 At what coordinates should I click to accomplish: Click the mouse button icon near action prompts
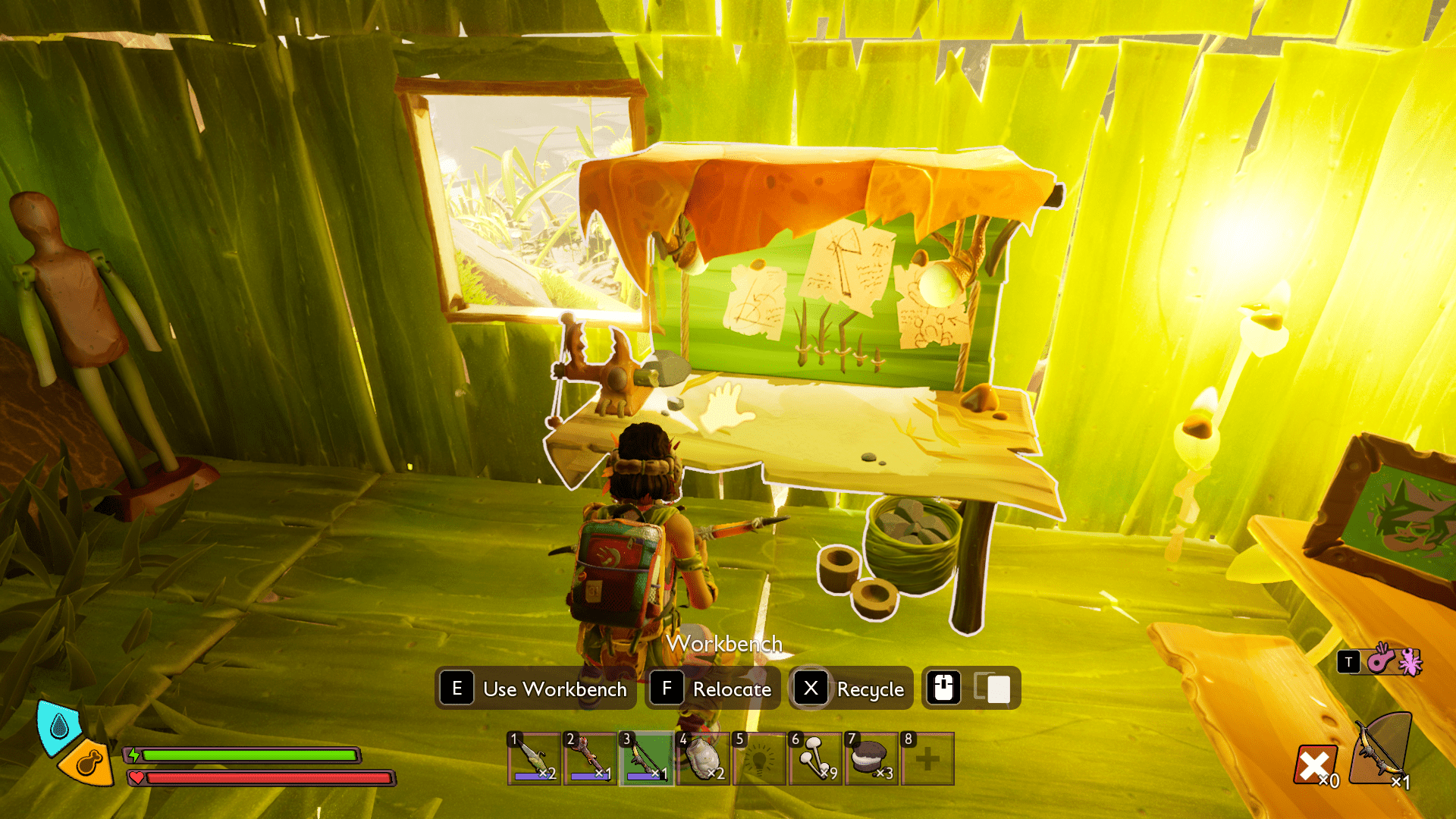tap(943, 689)
